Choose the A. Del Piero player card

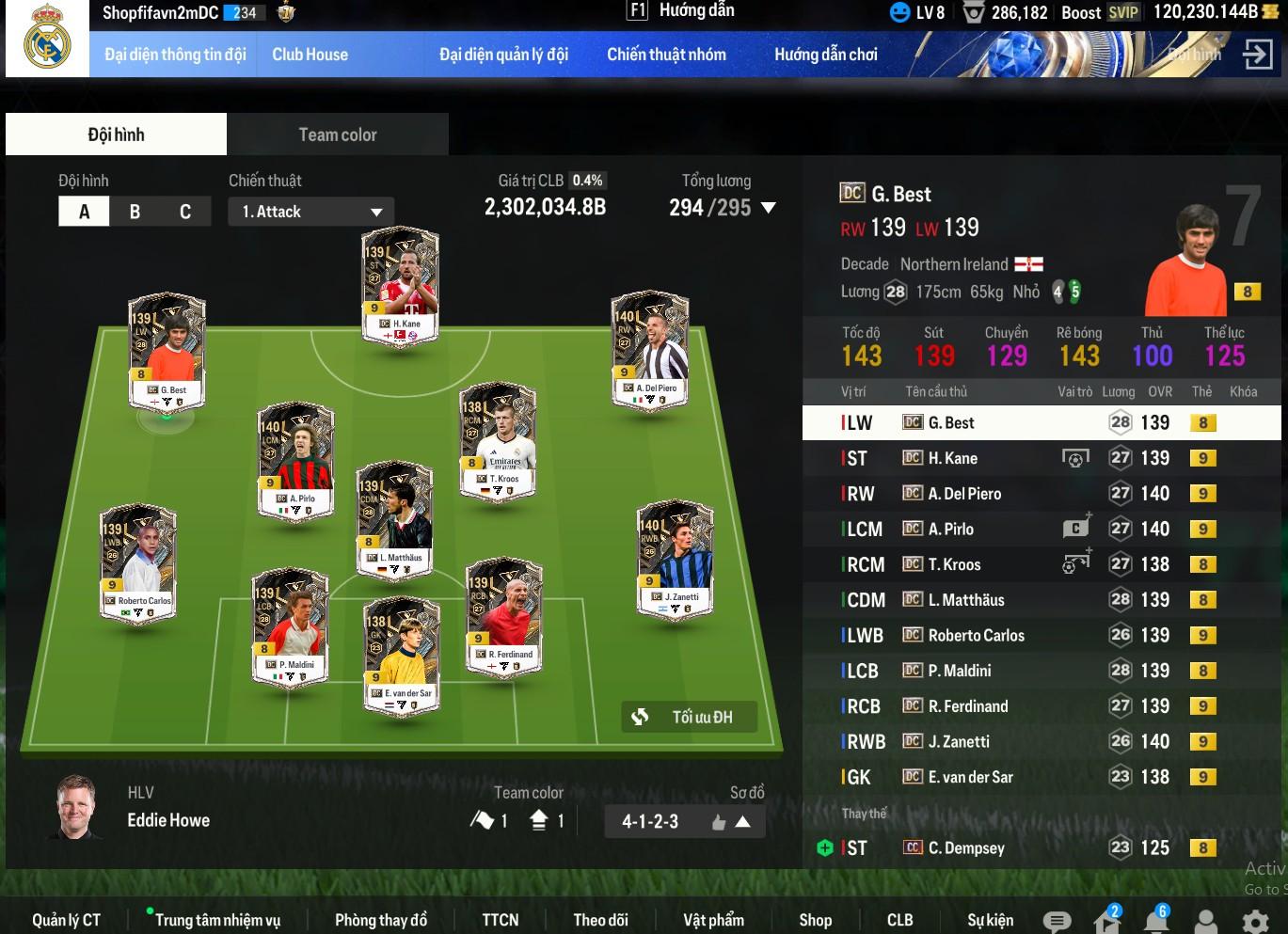[650, 349]
